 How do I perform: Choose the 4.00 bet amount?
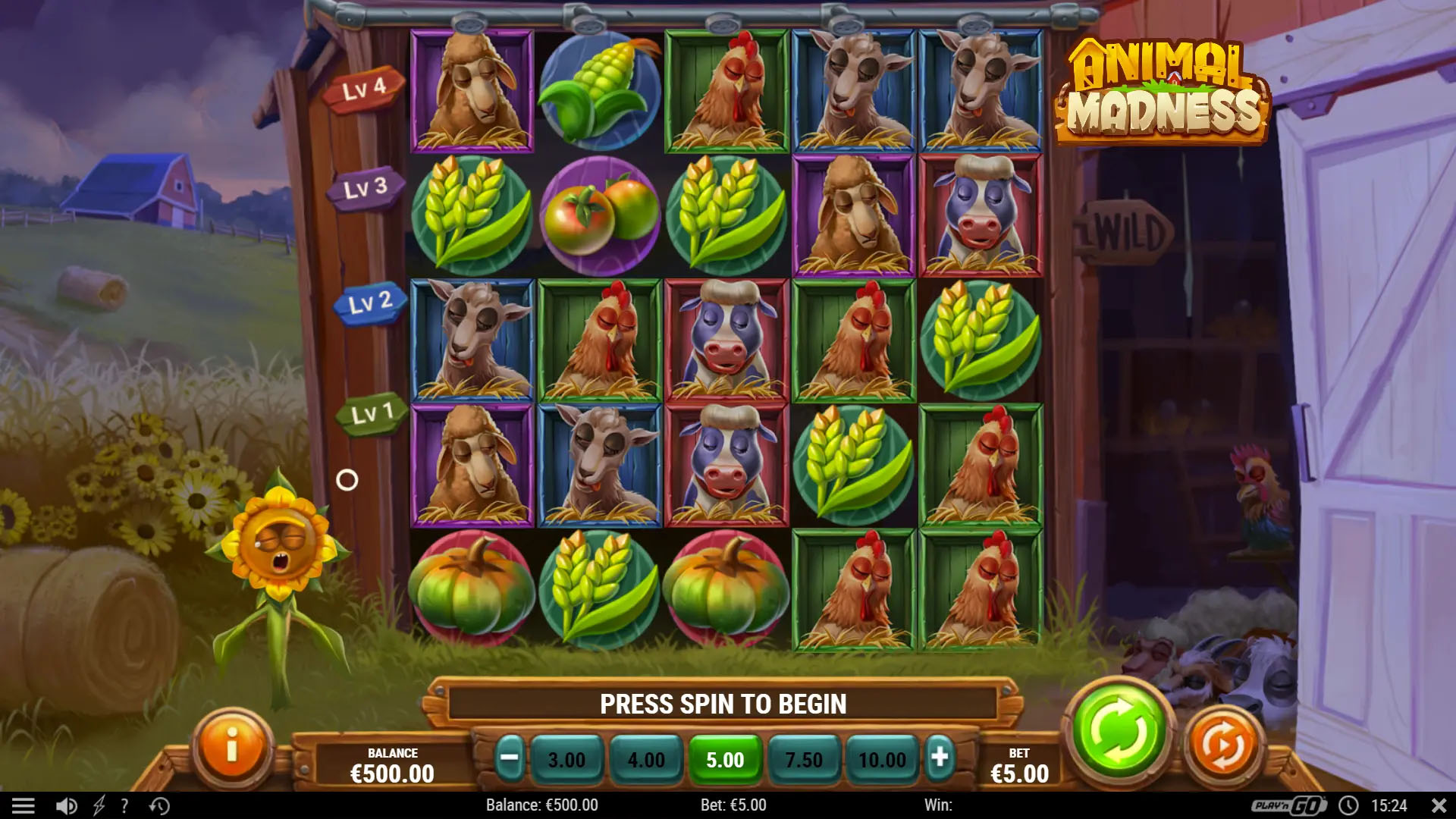646,759
